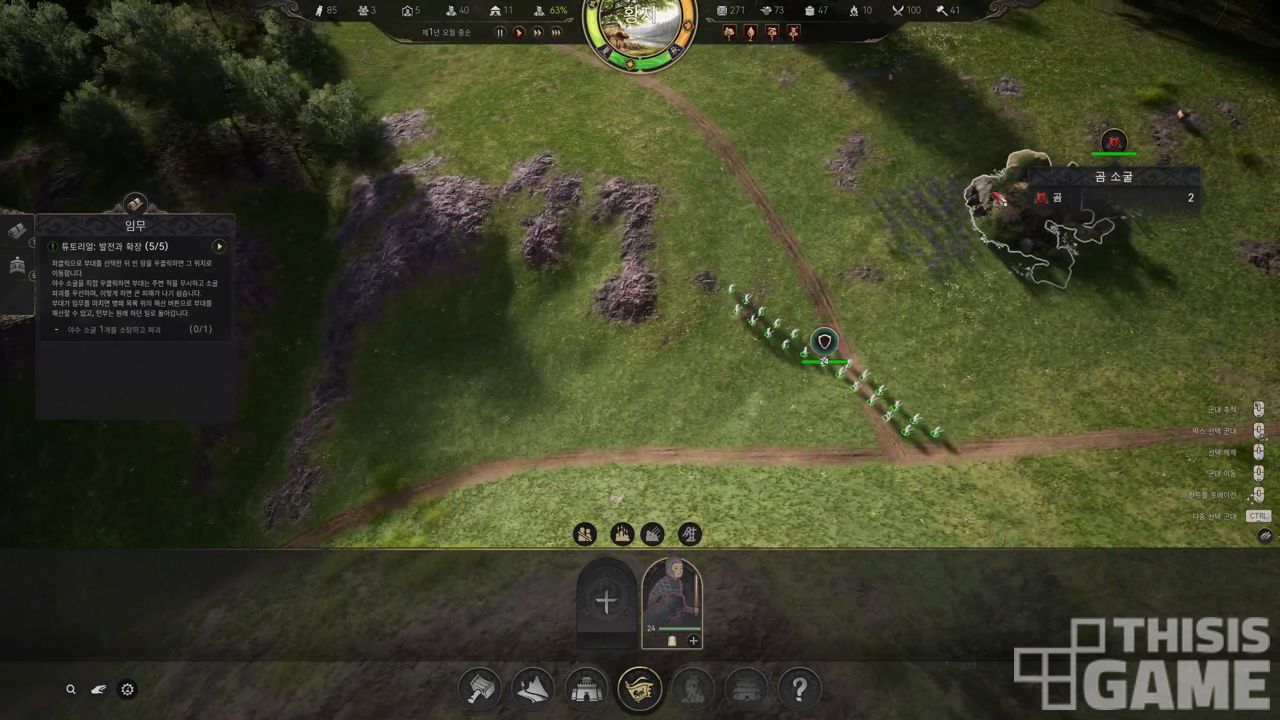Image resolution: width=1280 pixels, height=720 pixels.
Task: Click the small plus on the soldier card
Action: (x=694, y=640)
